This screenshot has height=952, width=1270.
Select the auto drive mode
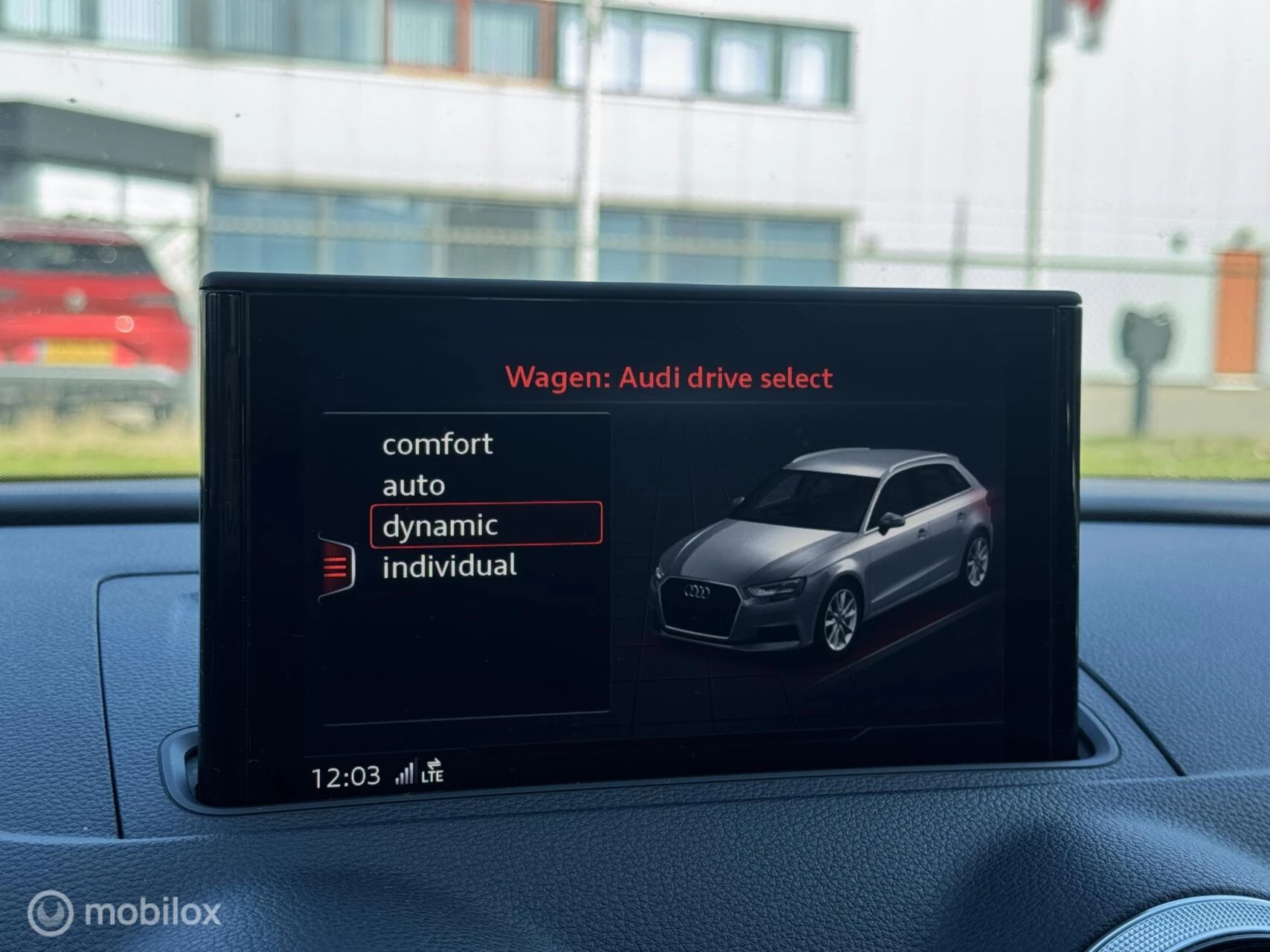tap(414, 485)
